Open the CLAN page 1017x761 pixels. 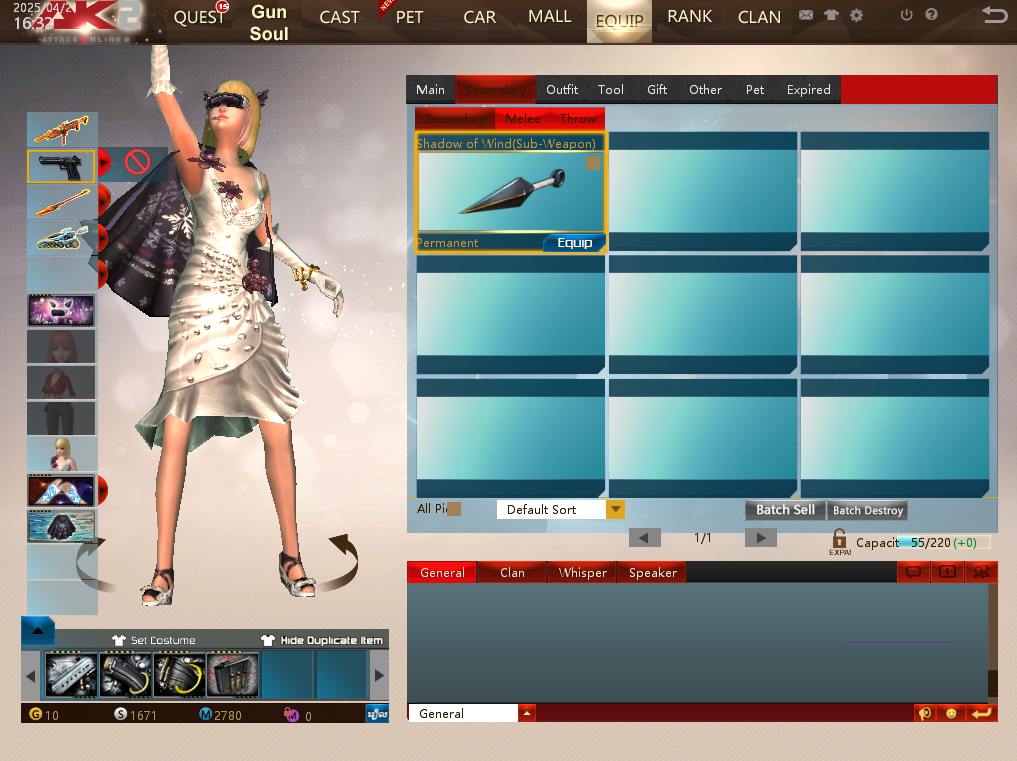(x=759, y=17)
